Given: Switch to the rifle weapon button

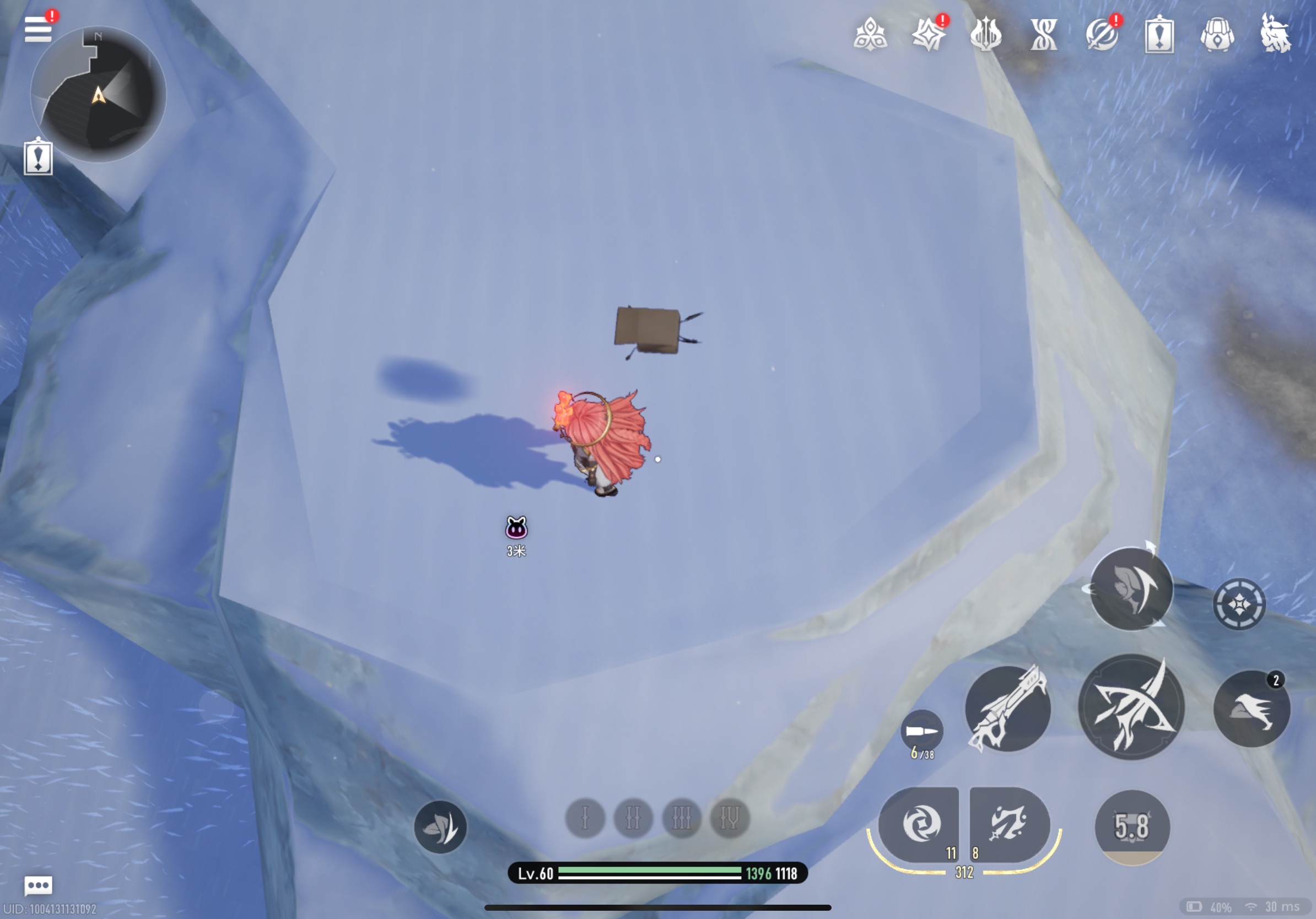Looking at the screenshot, I should pos(1007,708).
